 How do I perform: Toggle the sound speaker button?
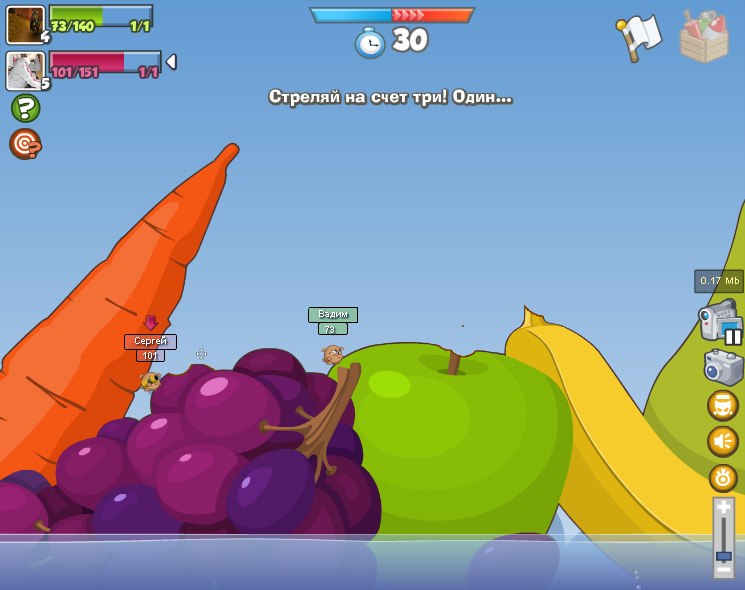pyautogui.click(x=723, y=441)
